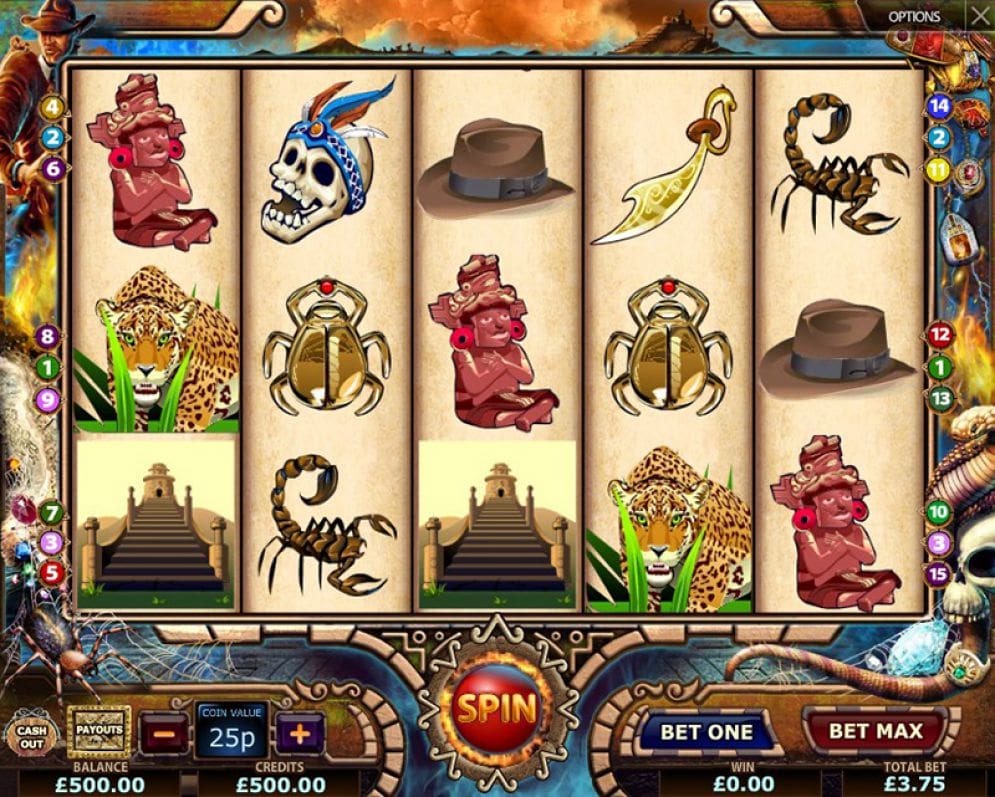995x797 pixels.
Task: Increase coin value with plus button
Action: tap(299, 732)
